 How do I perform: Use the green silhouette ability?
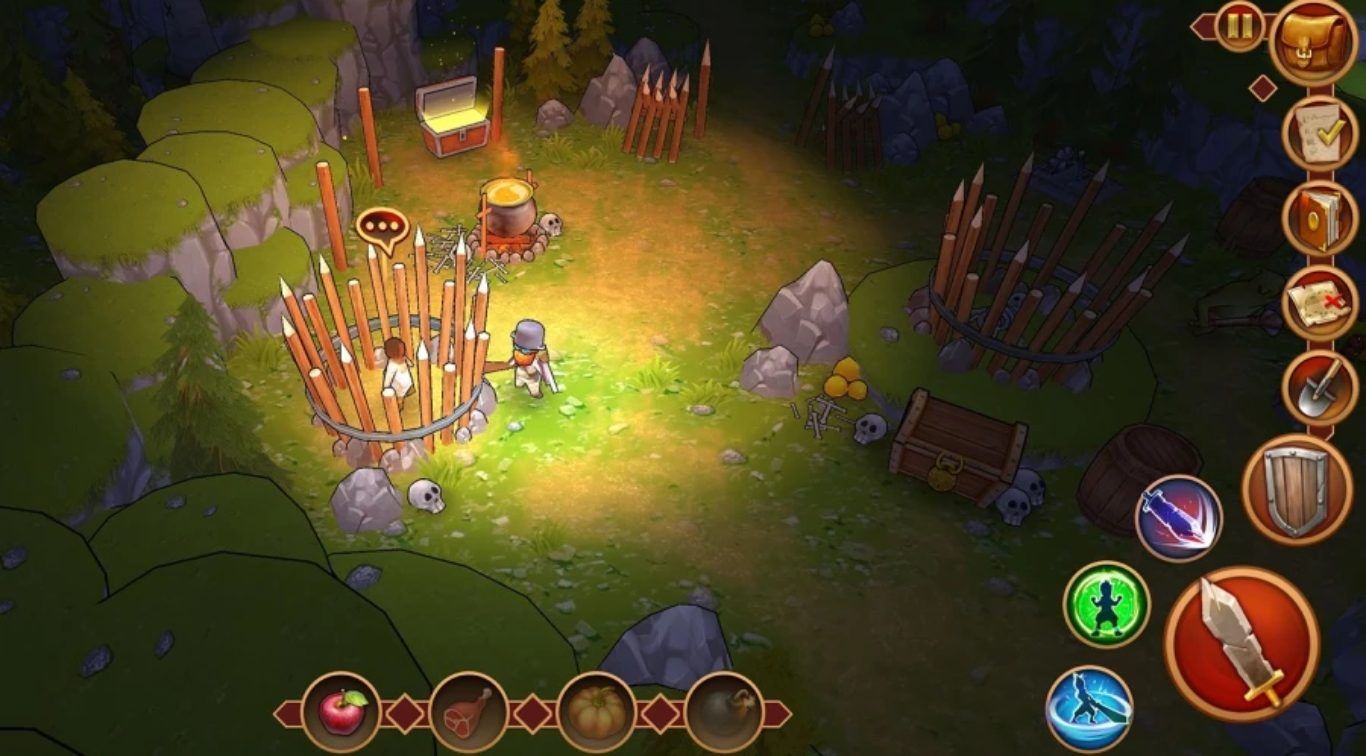[x=1106, y=604]
